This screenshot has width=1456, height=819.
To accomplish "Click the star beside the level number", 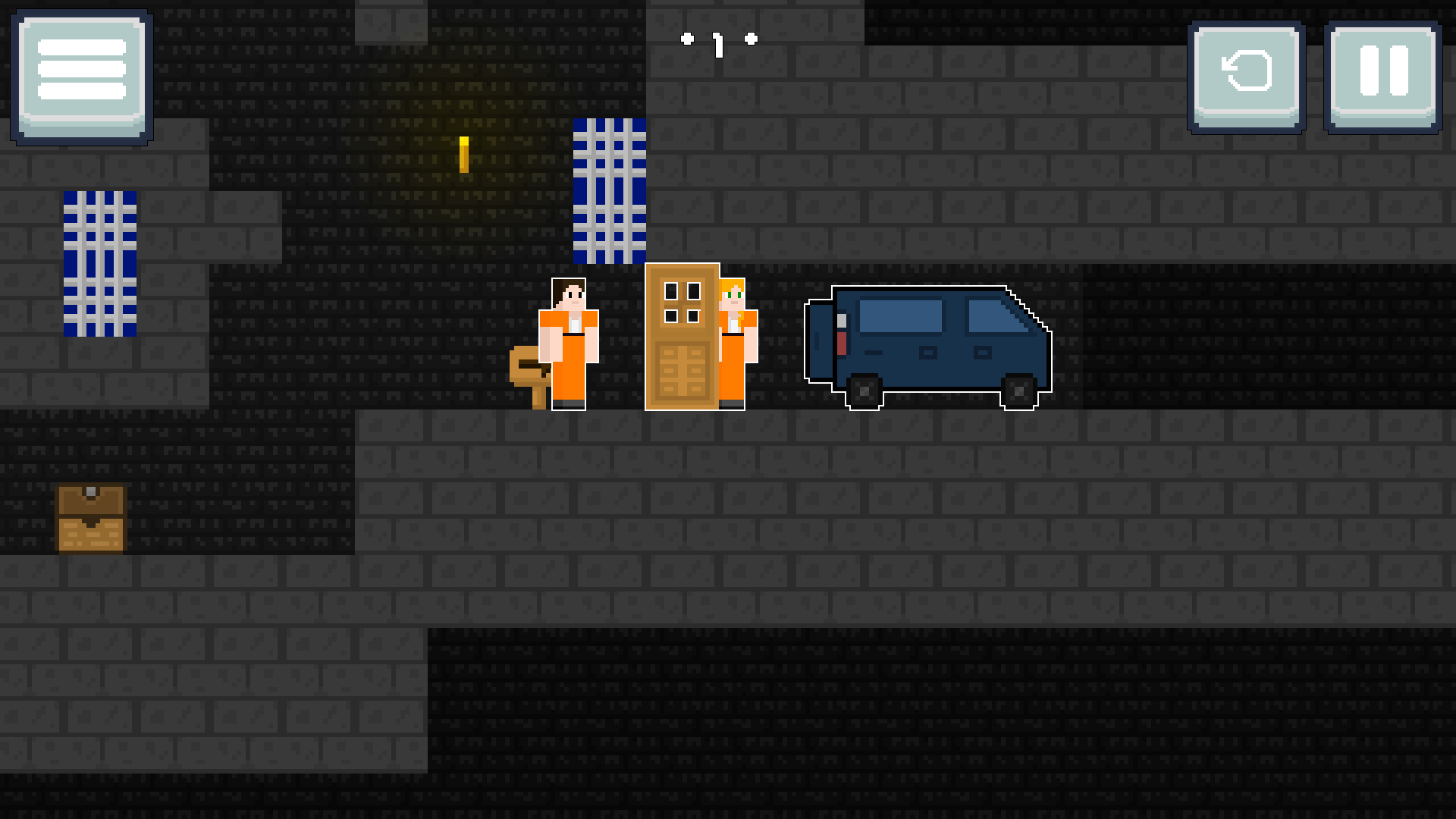I will coord(689,39).
